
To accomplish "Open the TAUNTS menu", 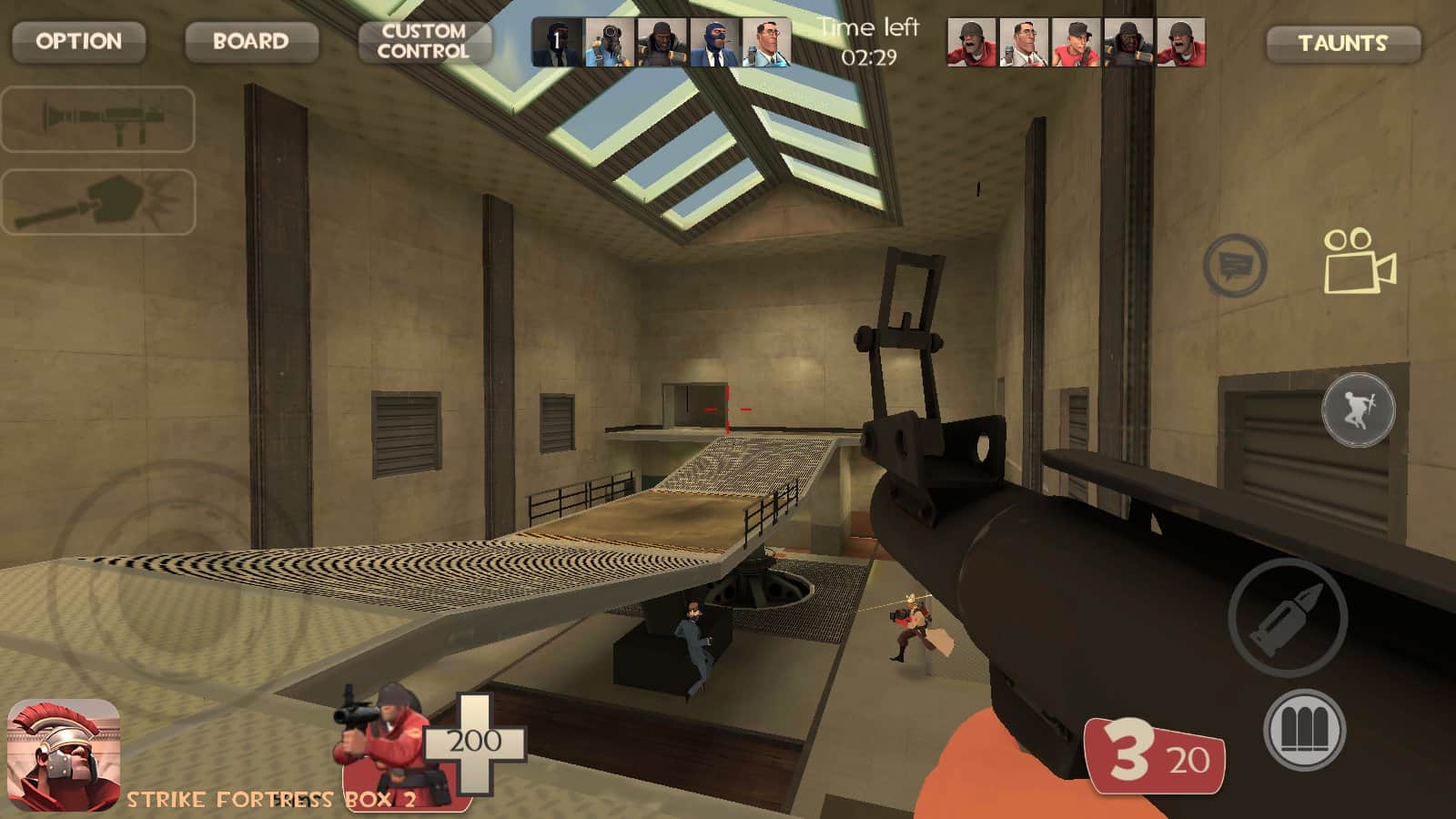I will click(1342, 44).
